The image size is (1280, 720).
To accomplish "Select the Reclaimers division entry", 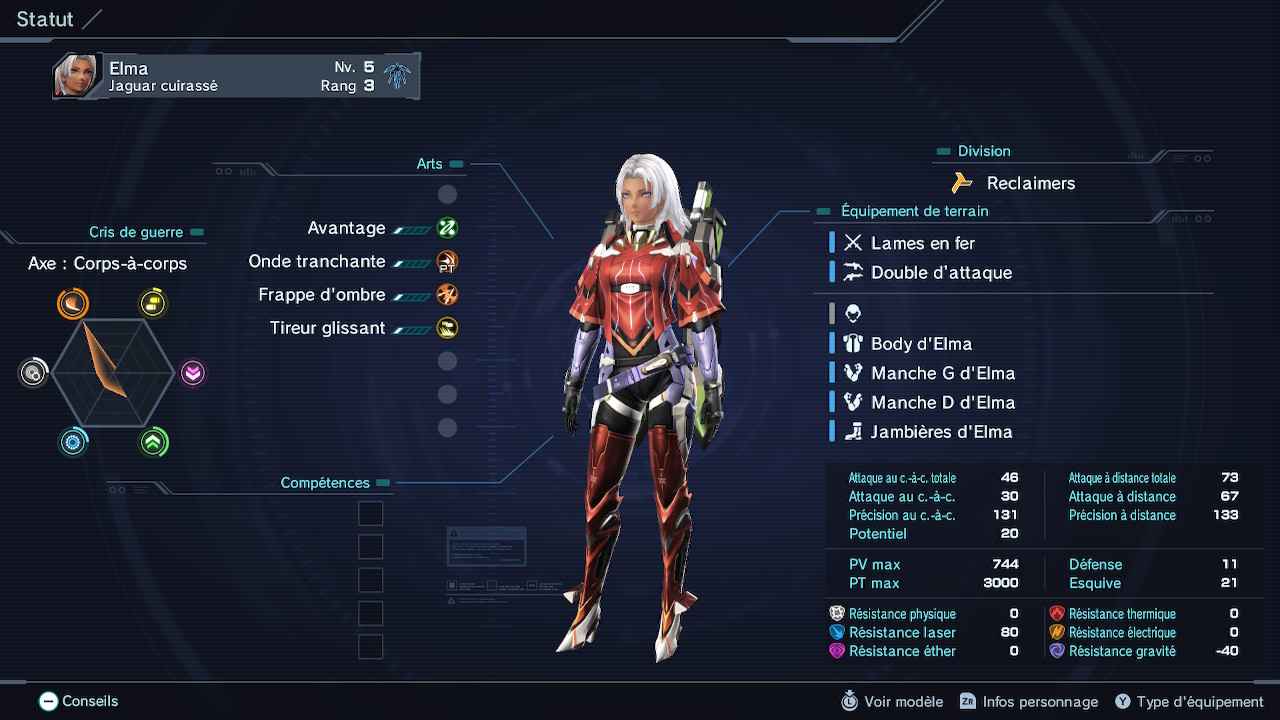I will 1030,183.
